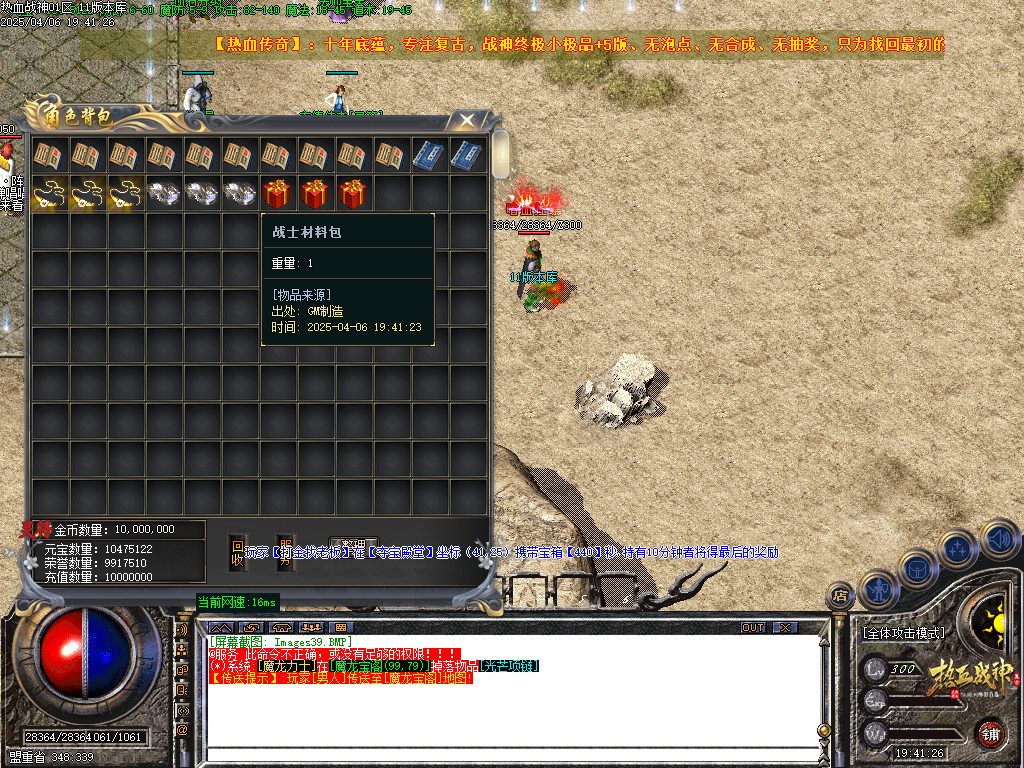Image resolution: width=1024 pixels, height=768 pixels.
Task: Click the OUT button above the chat
Action: [x=753, y=628]
